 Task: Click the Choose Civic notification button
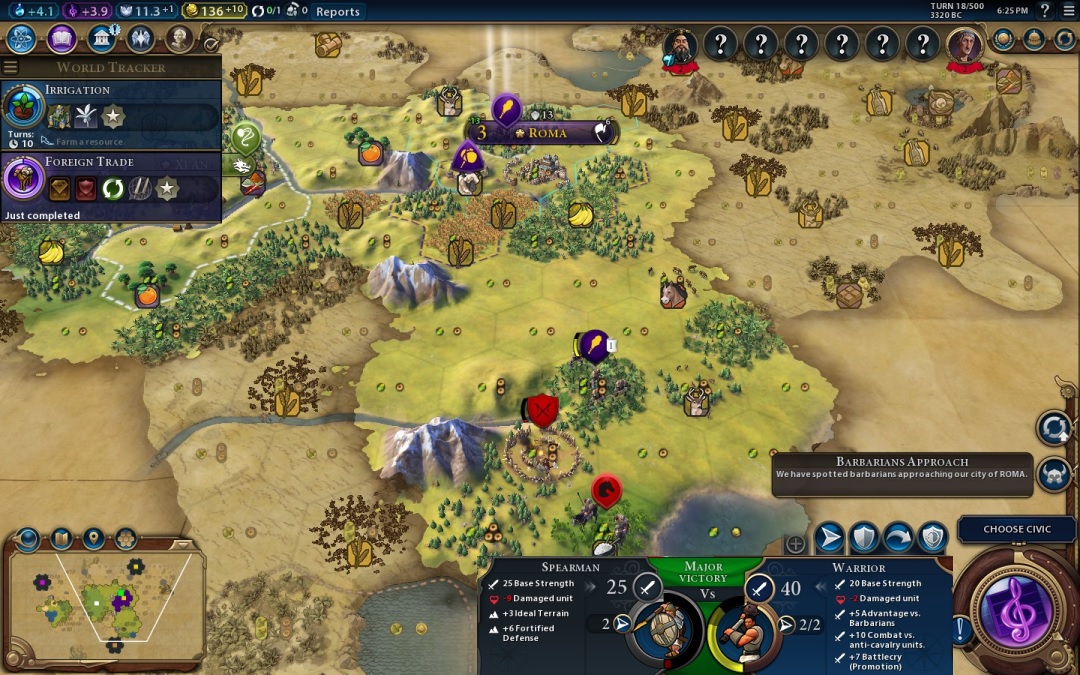[x=1017, y=529]
